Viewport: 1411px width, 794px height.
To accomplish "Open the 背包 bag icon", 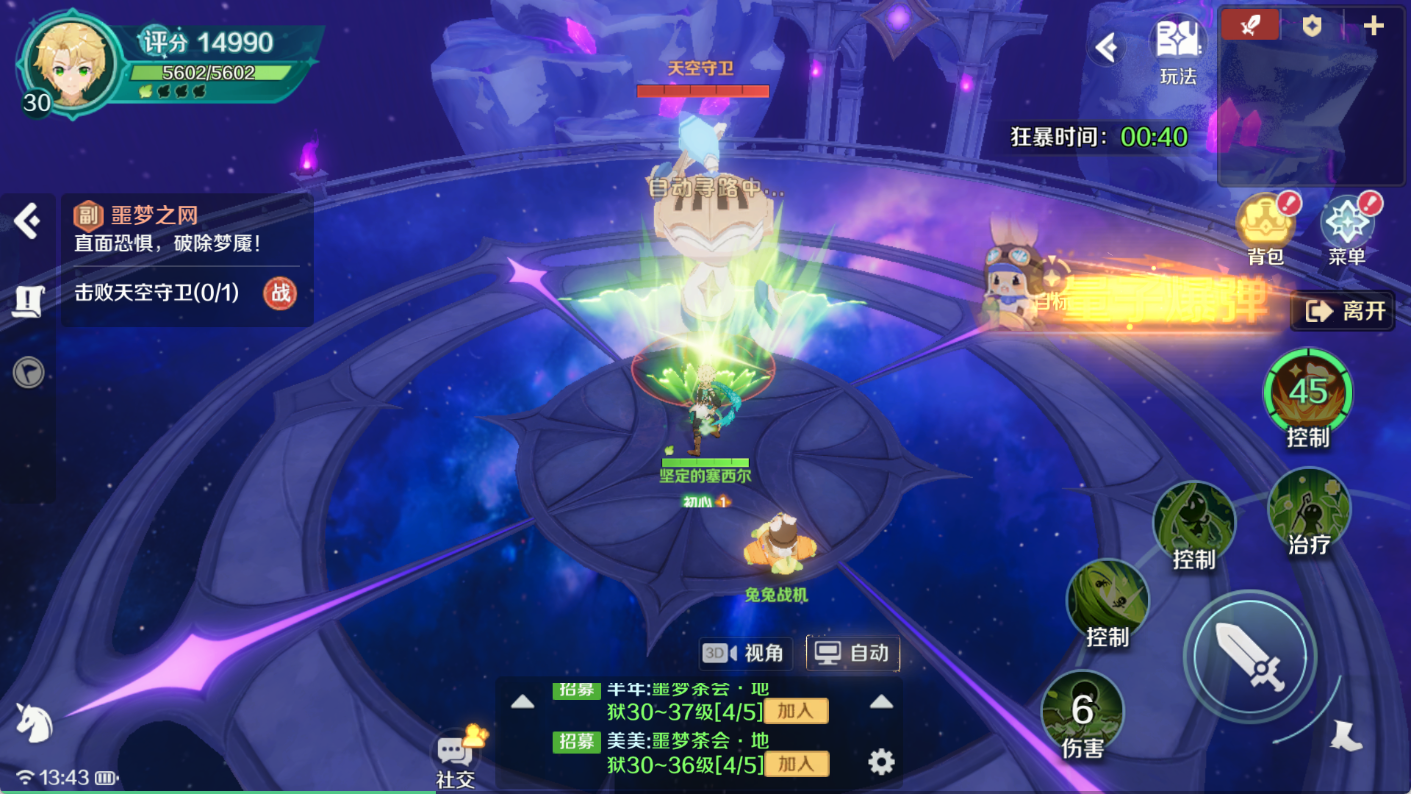I will click(1265, 224).
